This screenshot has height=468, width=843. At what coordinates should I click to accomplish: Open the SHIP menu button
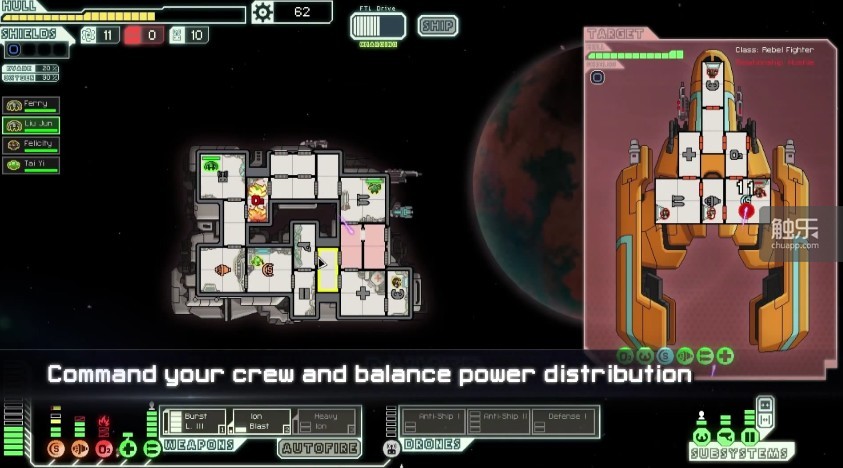438,26
